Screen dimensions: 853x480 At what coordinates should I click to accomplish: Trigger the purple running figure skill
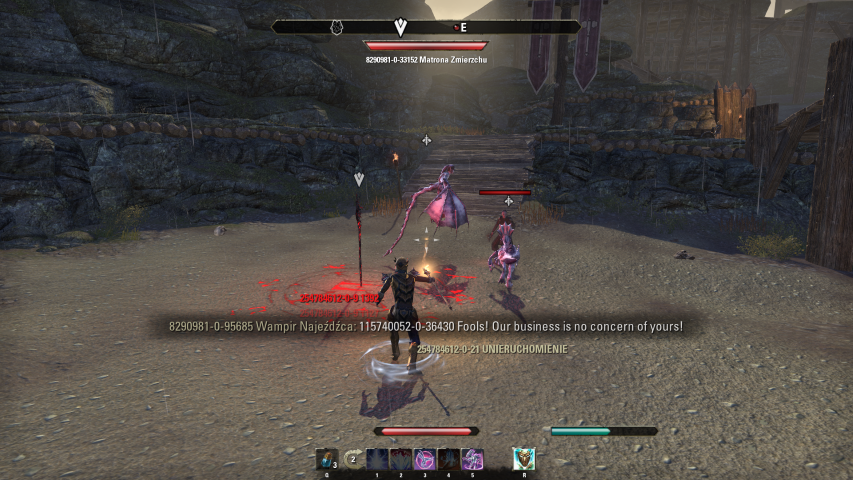472,459
